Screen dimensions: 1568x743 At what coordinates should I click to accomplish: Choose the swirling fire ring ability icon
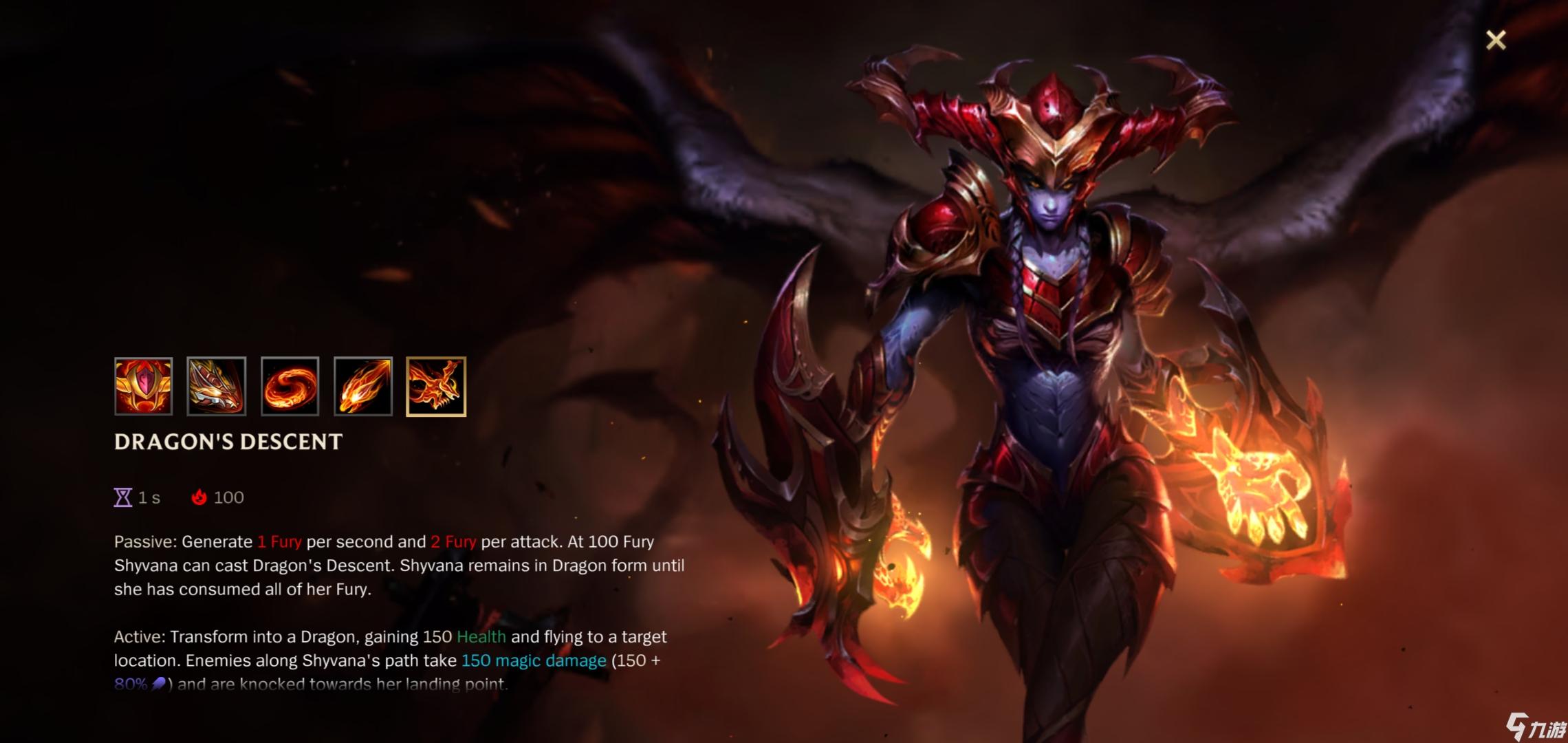[x=290, y=387]
